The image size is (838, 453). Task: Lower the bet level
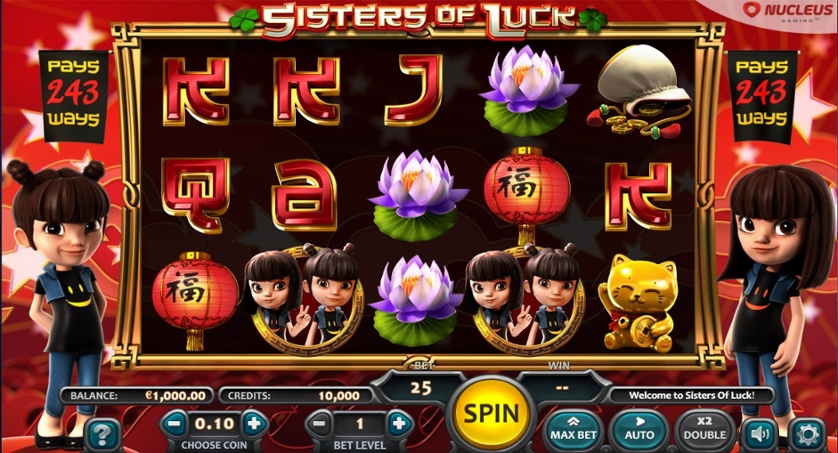(x=319, y=423)
